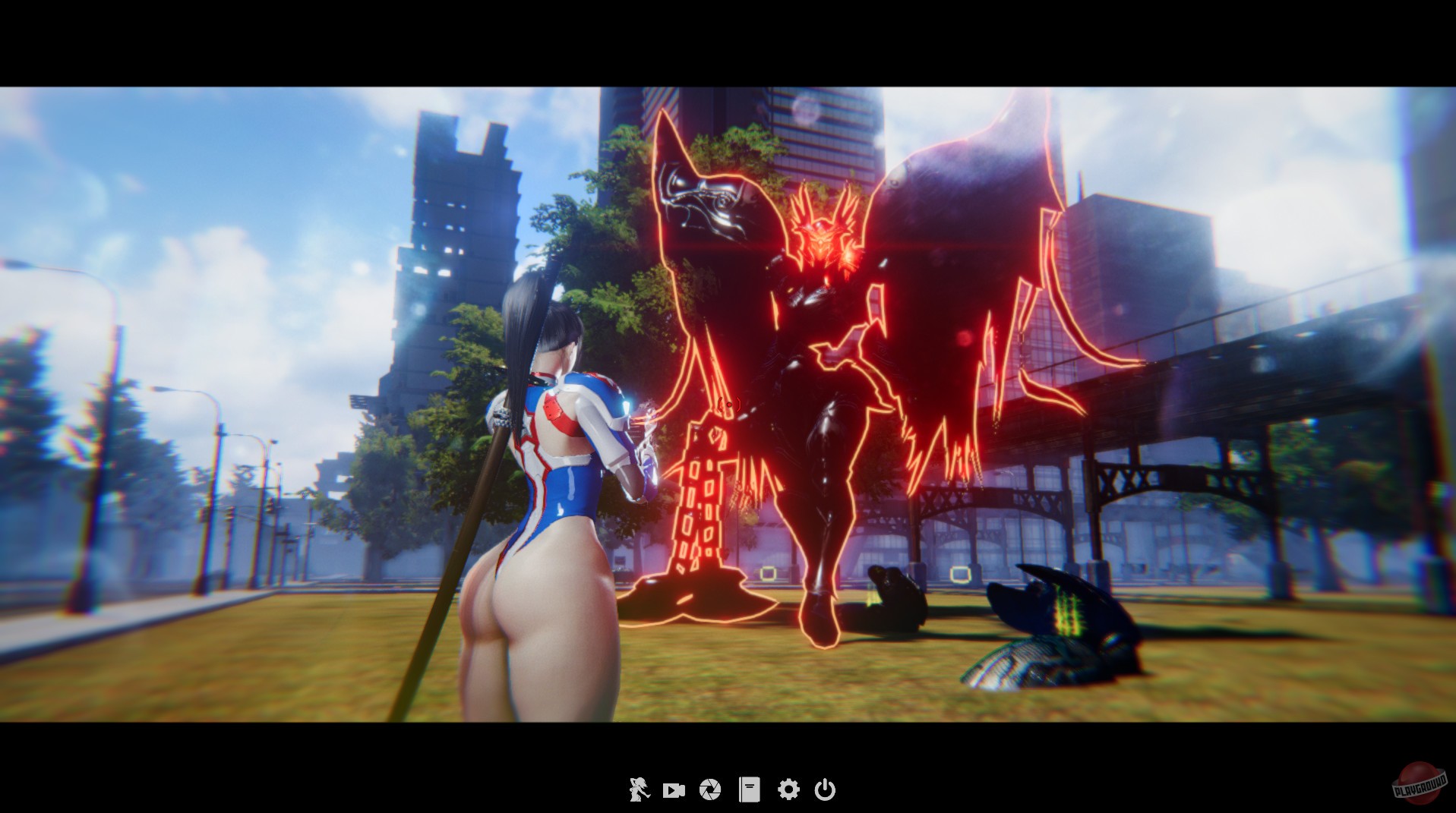The image size is (1456, 813).
Task: Open the video recorder tool
Action: [675, 789]
